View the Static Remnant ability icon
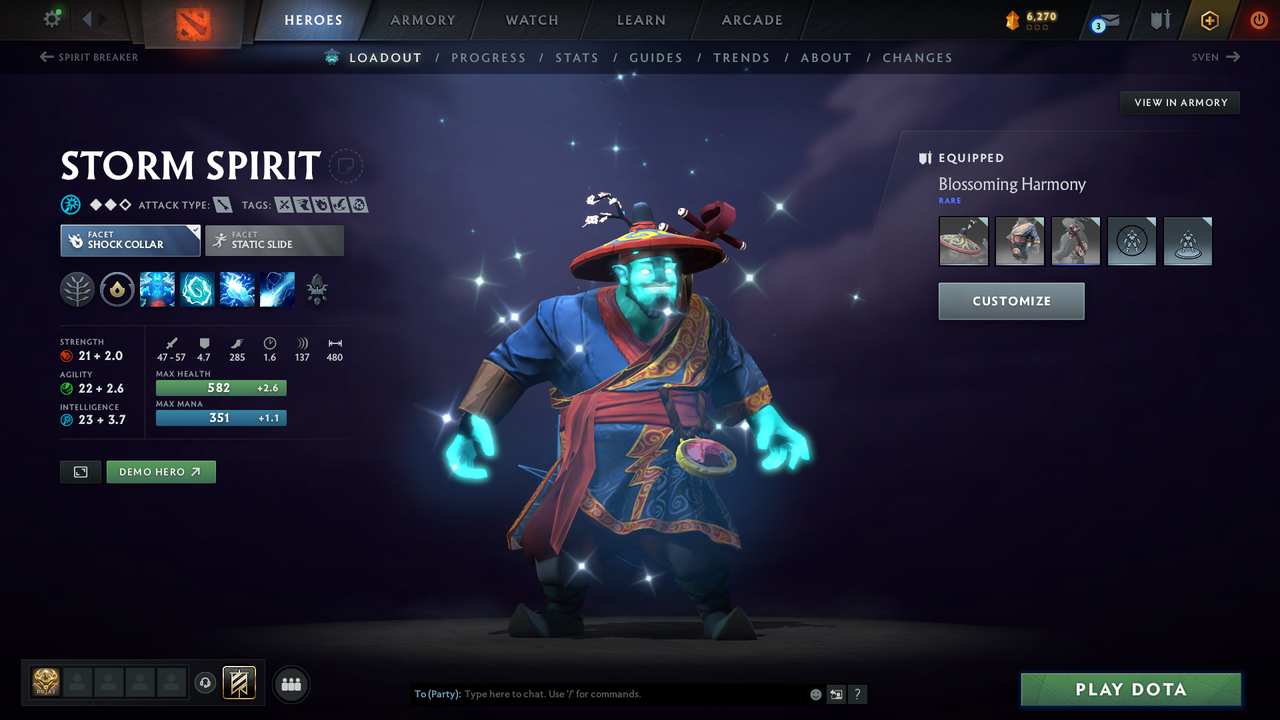This screenshot has width=1280, height=720. (157, 290)
